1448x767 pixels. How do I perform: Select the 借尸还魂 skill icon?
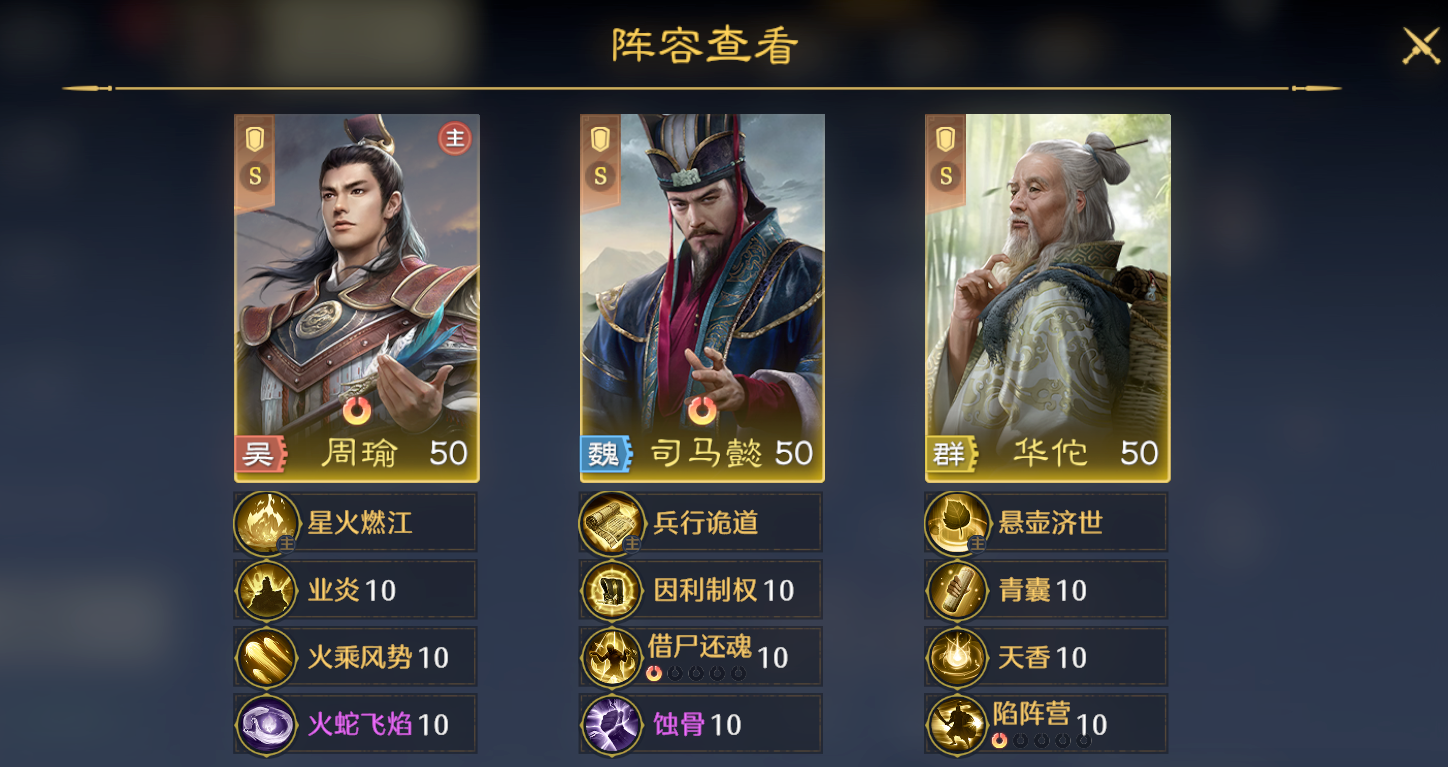[x=611, y=656]
